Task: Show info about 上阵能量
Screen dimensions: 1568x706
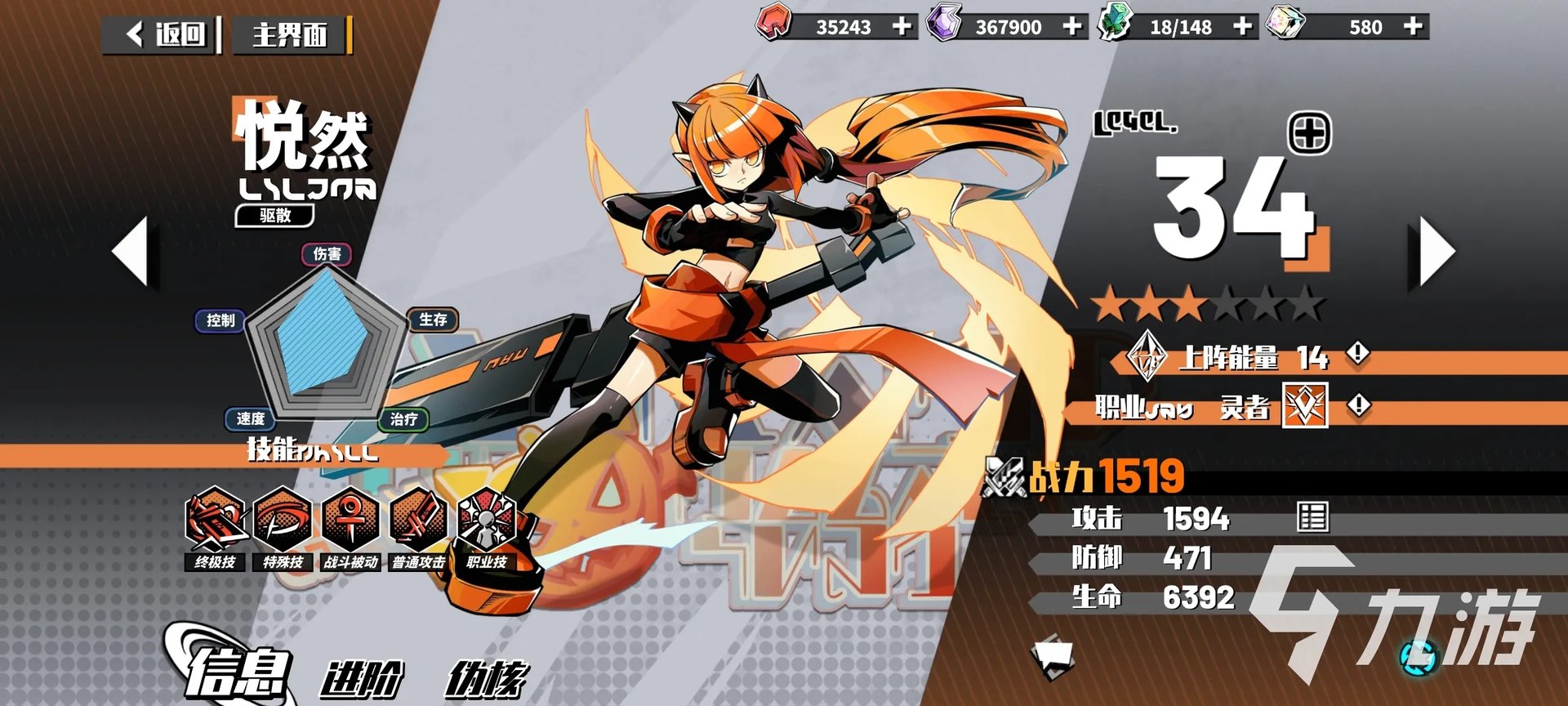Action: (1358, 354)
